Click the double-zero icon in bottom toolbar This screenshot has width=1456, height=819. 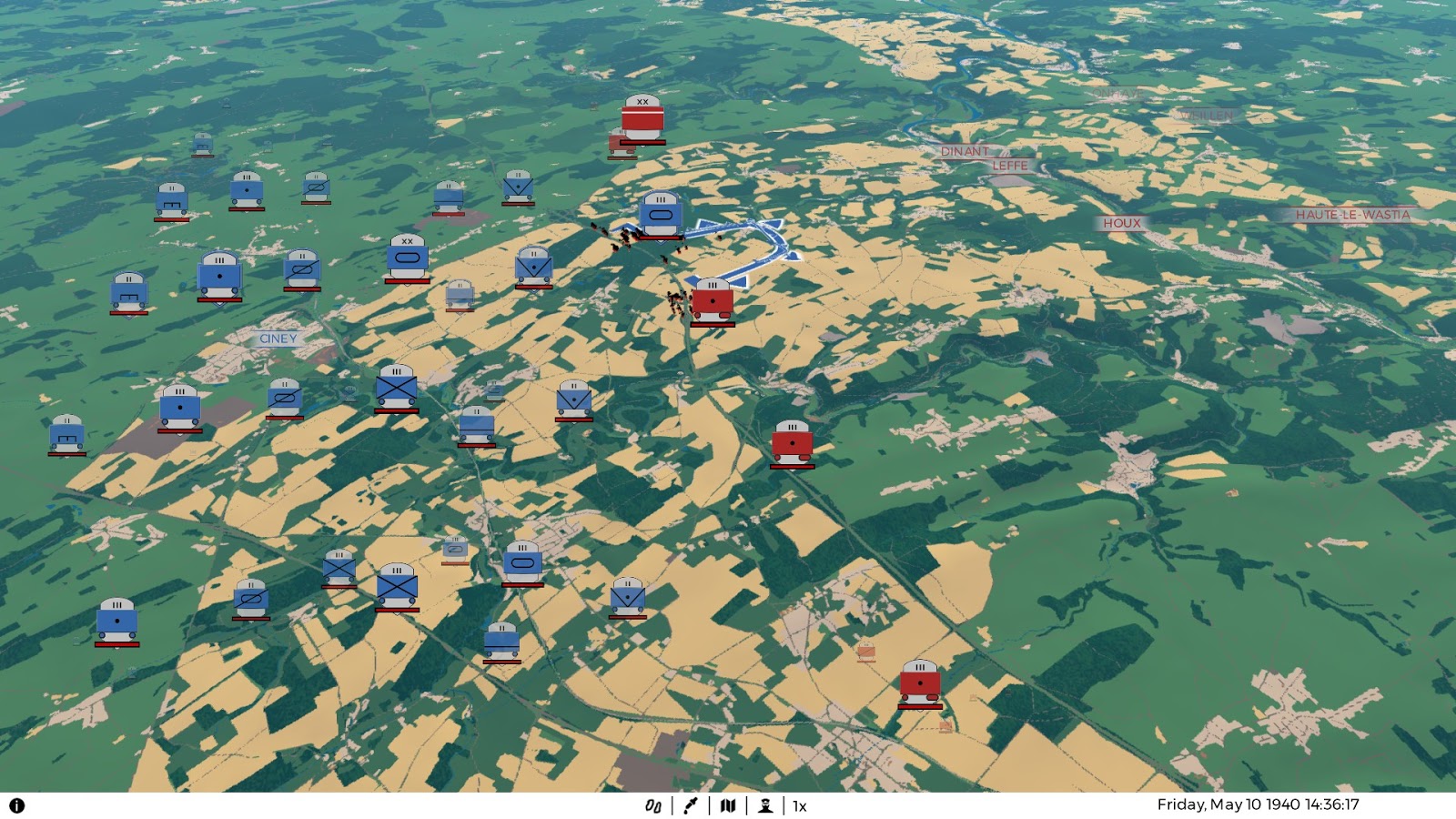652,806
